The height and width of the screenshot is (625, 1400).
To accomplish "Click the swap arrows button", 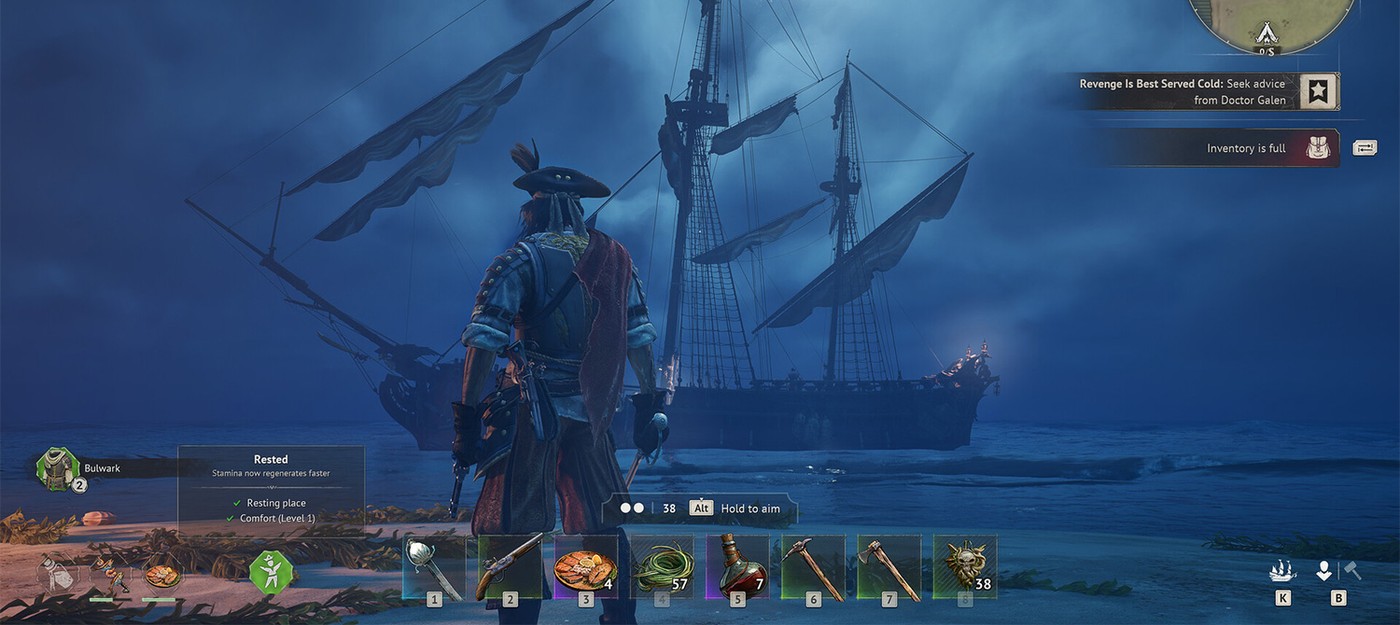I will (x=1365, y=148).
